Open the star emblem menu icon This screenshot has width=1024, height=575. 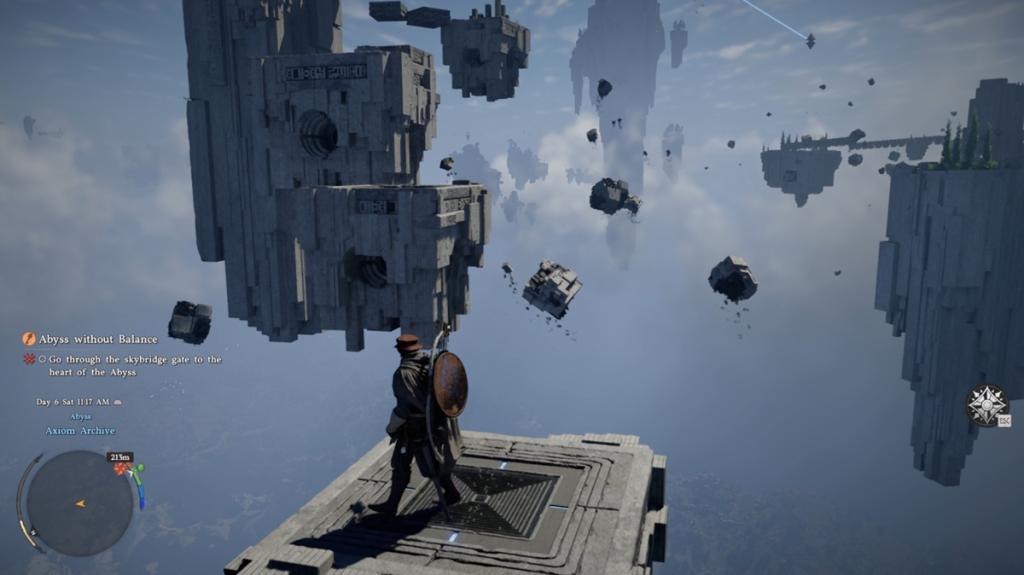986,404
